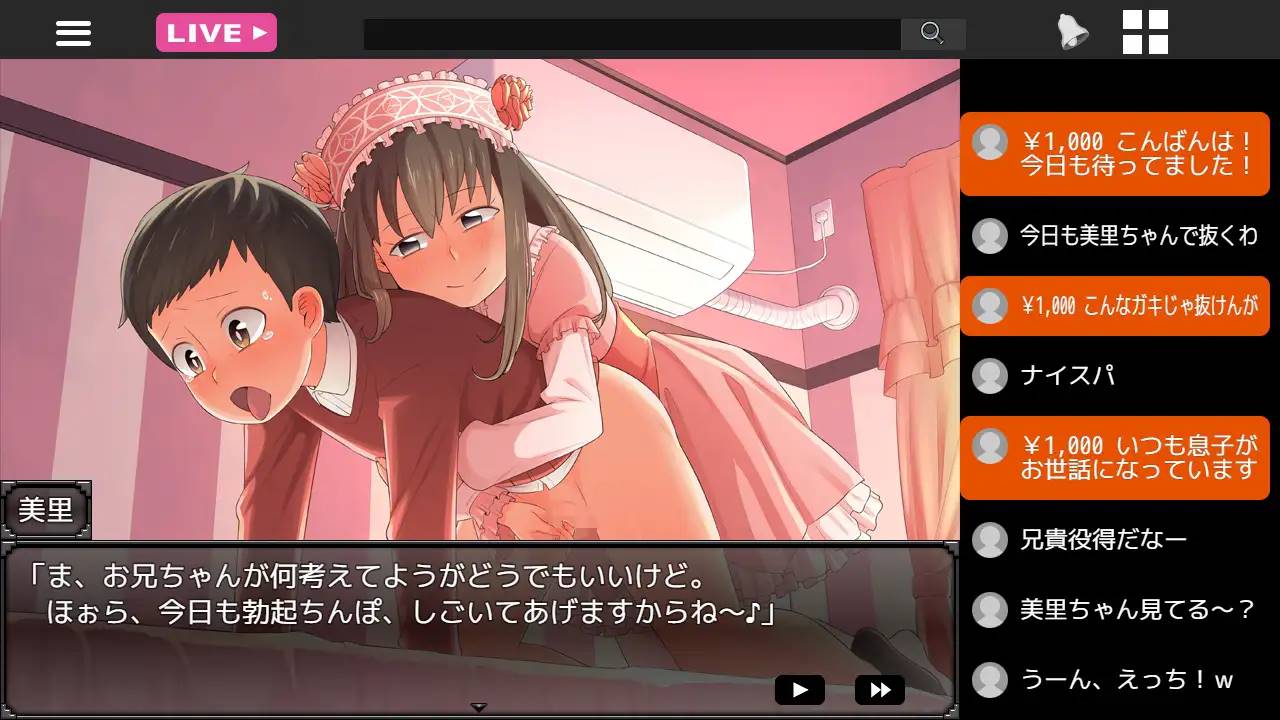
Task: Click the avatar on the first ¥1,000 superchat
Action: click(990, 143)
